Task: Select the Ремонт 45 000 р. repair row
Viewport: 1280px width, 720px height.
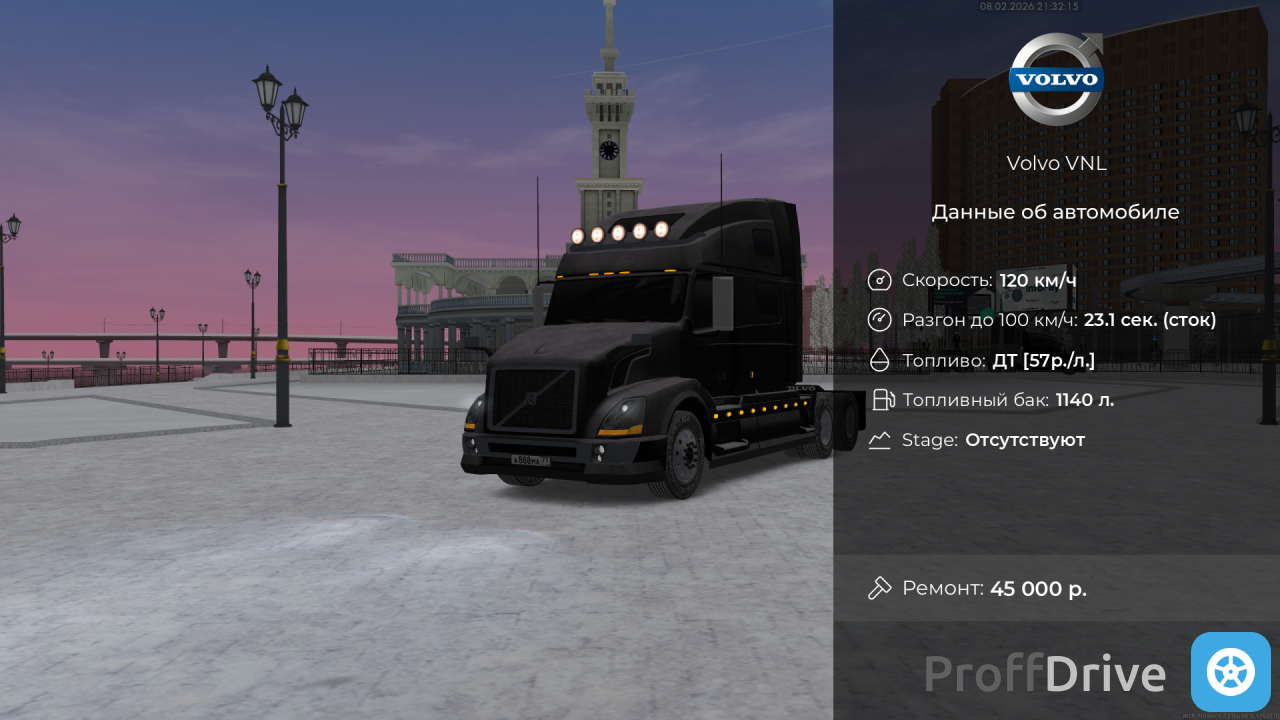Action: pyautogui.click(x=1056, y=588)
